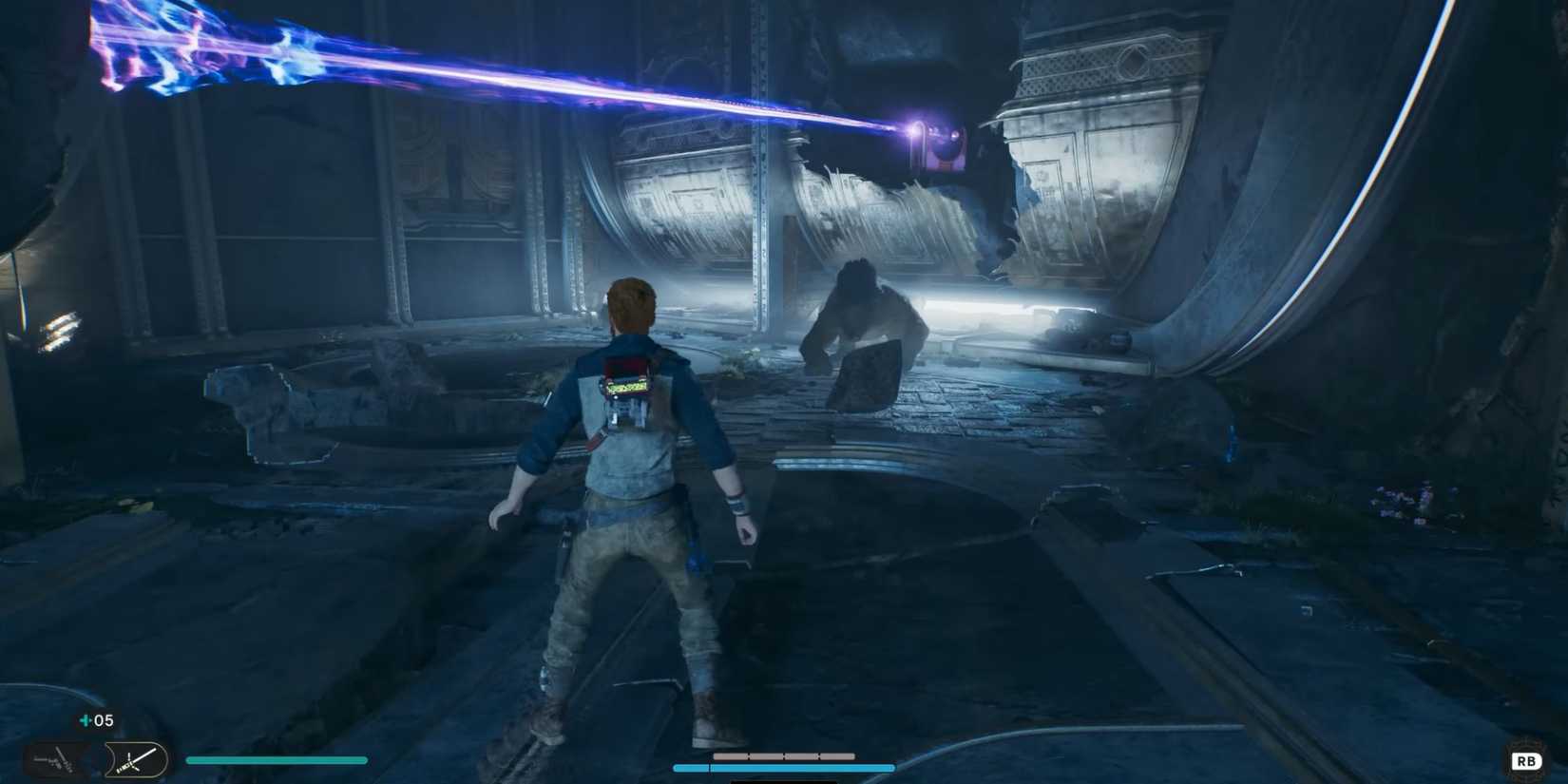
Task: Click the segmented enemy health gauge
Action: [x=784, y=755]
